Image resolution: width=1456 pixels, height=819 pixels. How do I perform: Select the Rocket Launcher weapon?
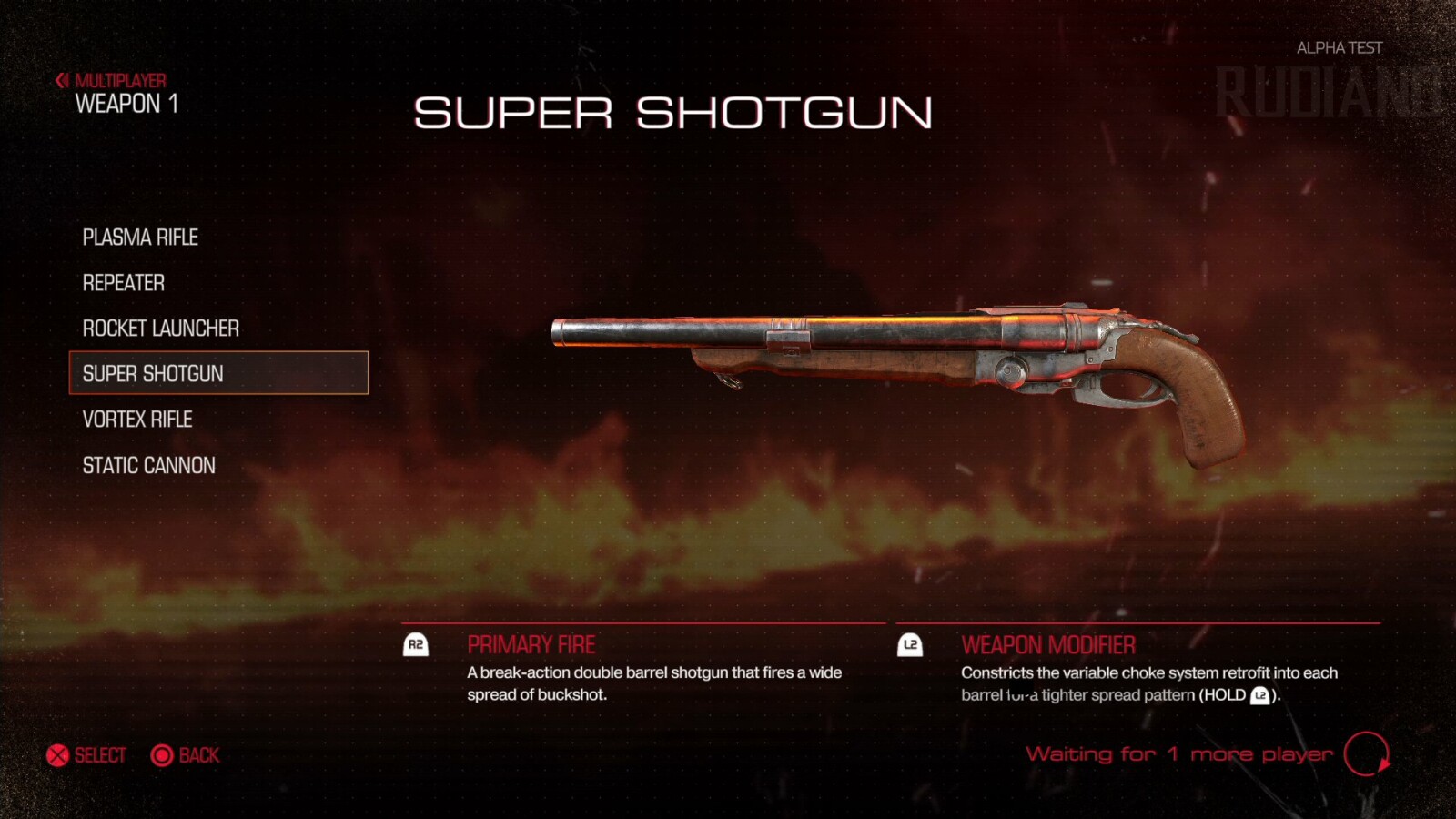click(x=160, y=329)
